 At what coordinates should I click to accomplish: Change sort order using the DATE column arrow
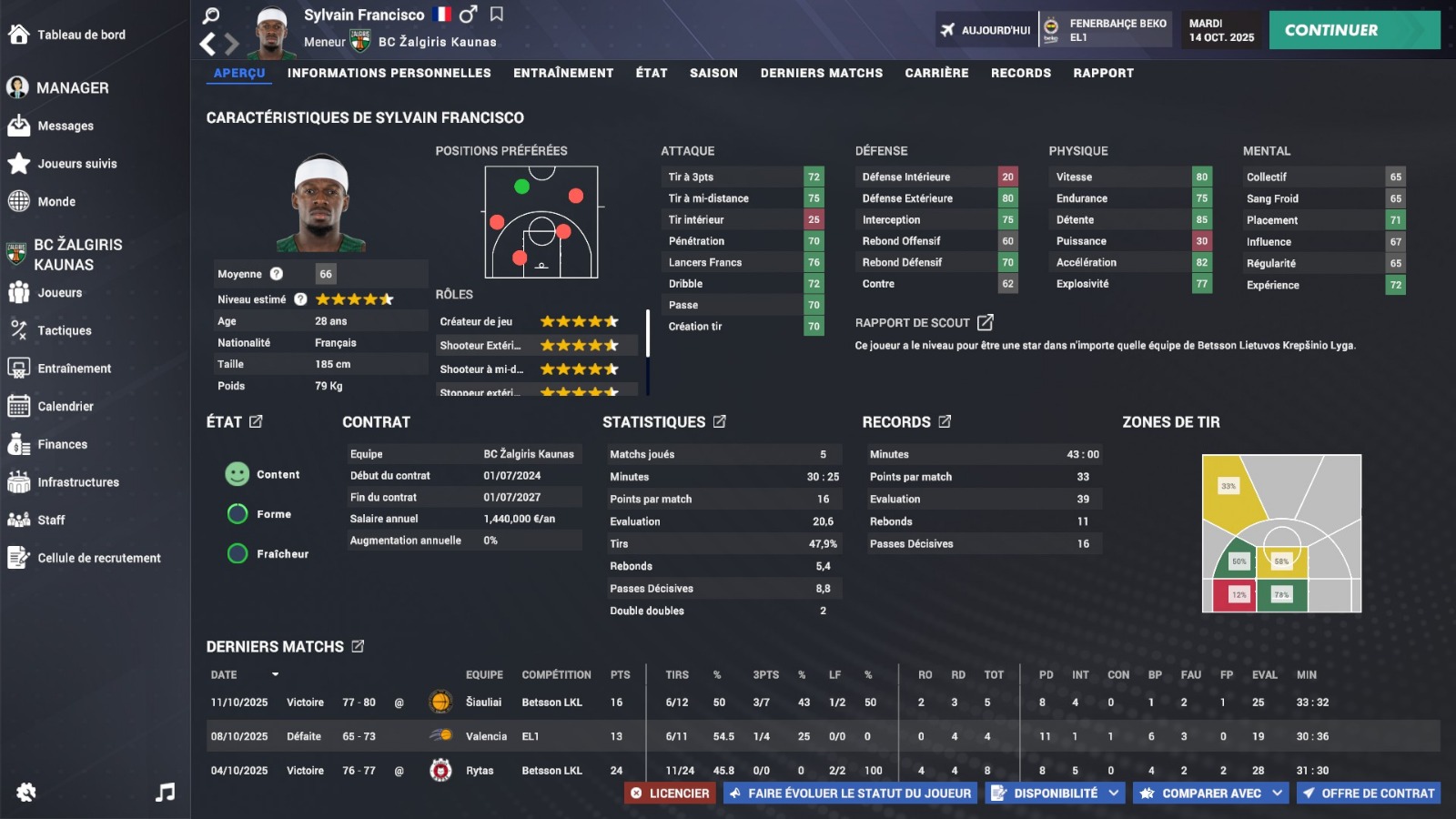tap(276, 674)
